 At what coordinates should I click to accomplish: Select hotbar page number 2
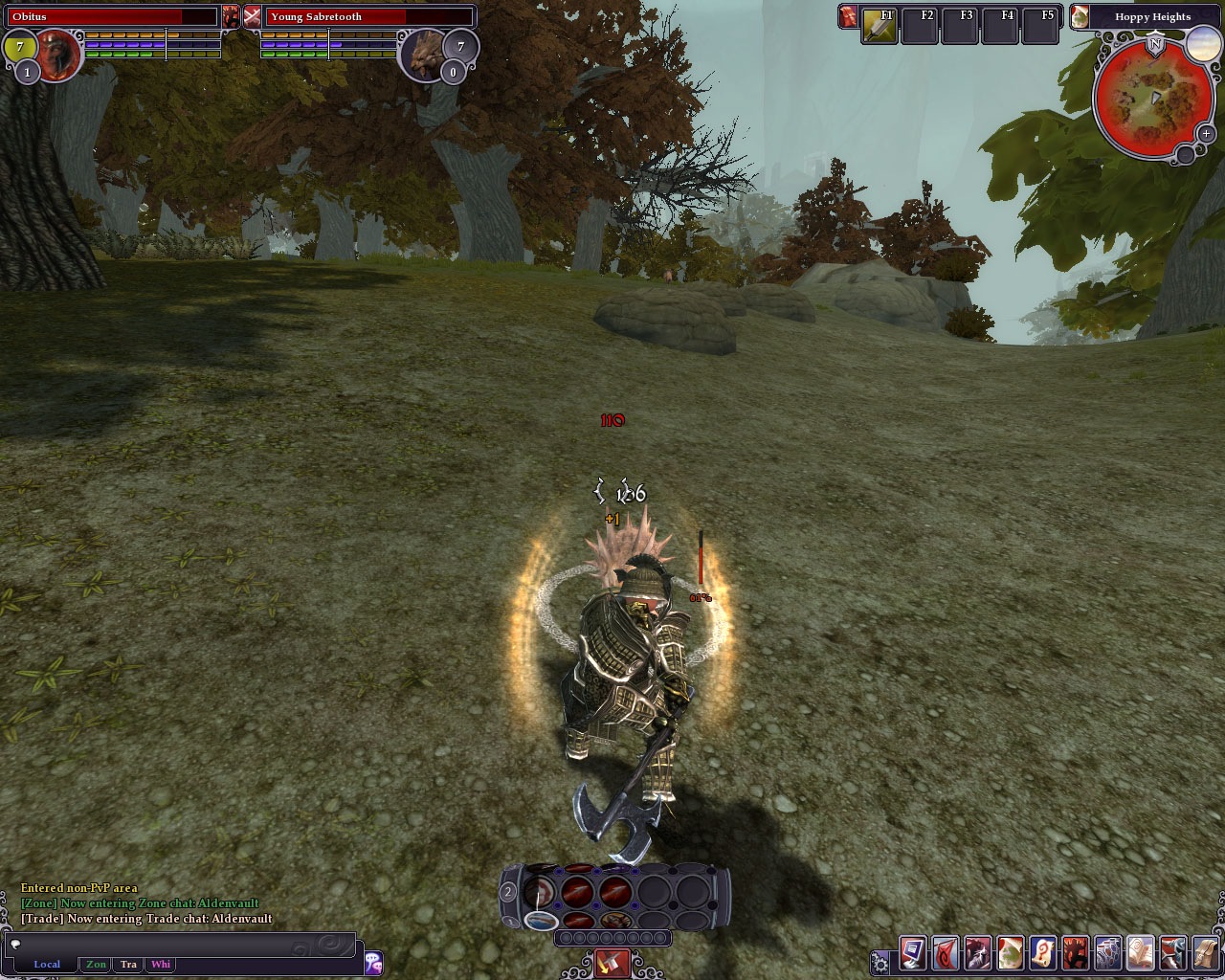tap(508, 892)
